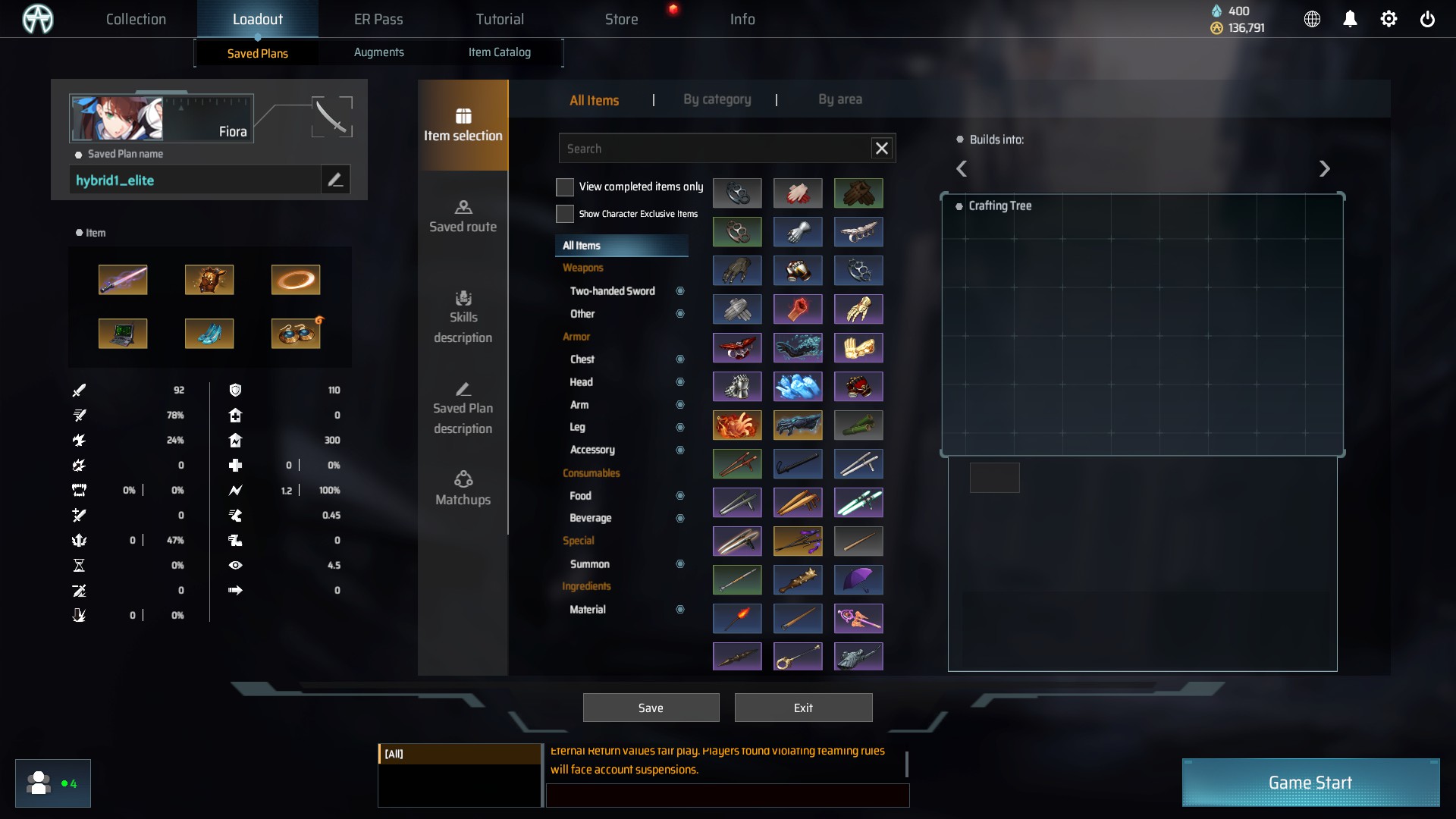Open the Store page
Screen dimensions: 1456x819
(621, 19)
